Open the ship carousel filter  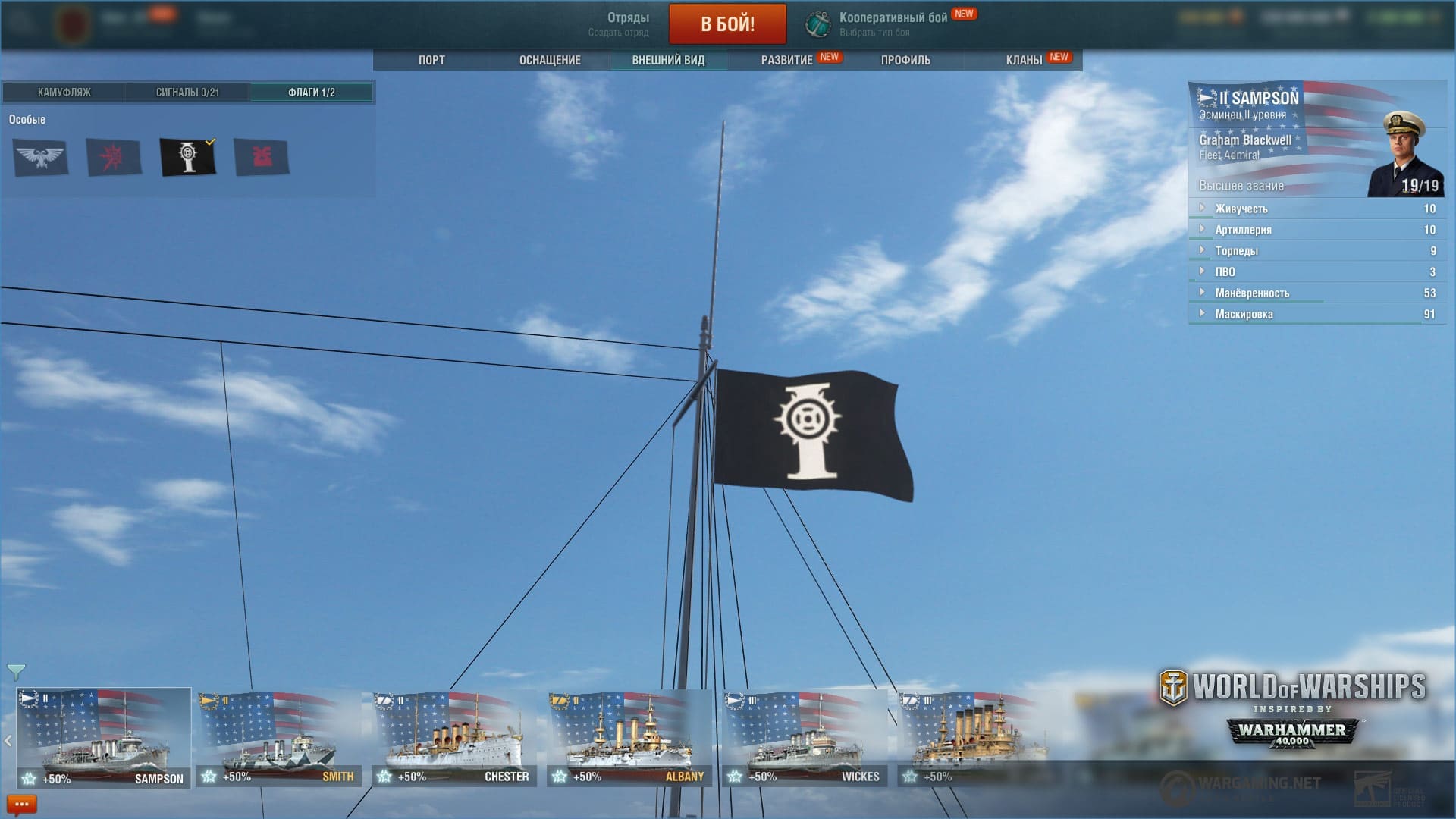tap(16, 672)
